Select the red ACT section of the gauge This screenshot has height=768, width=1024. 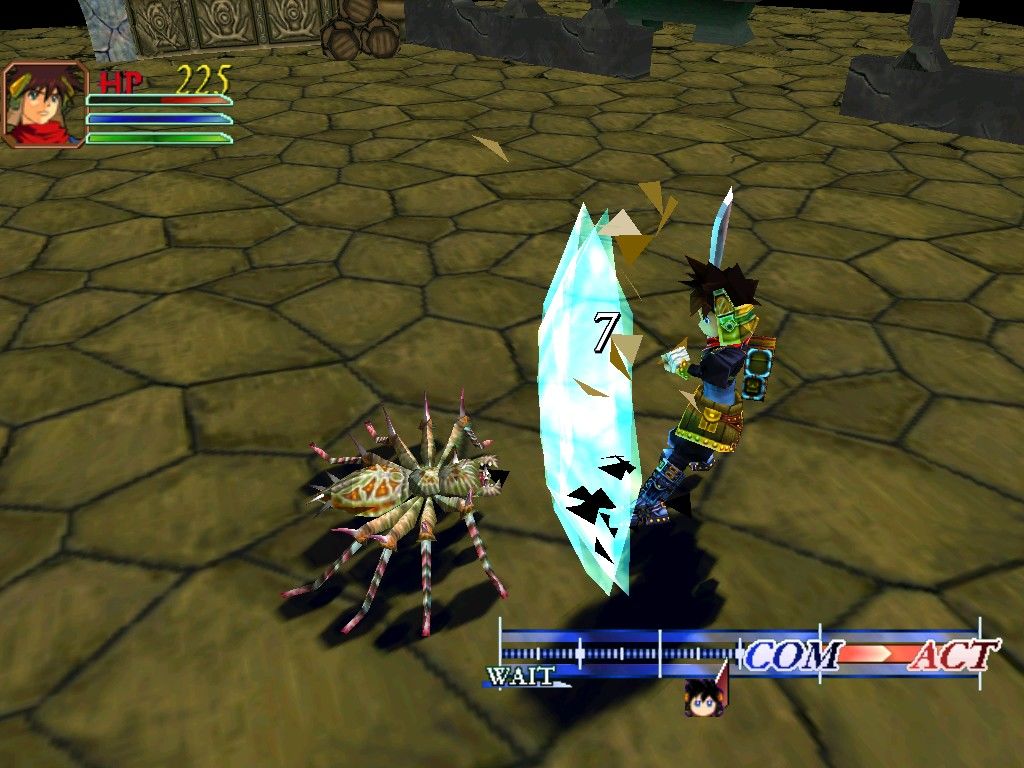(x=952, y=655)
